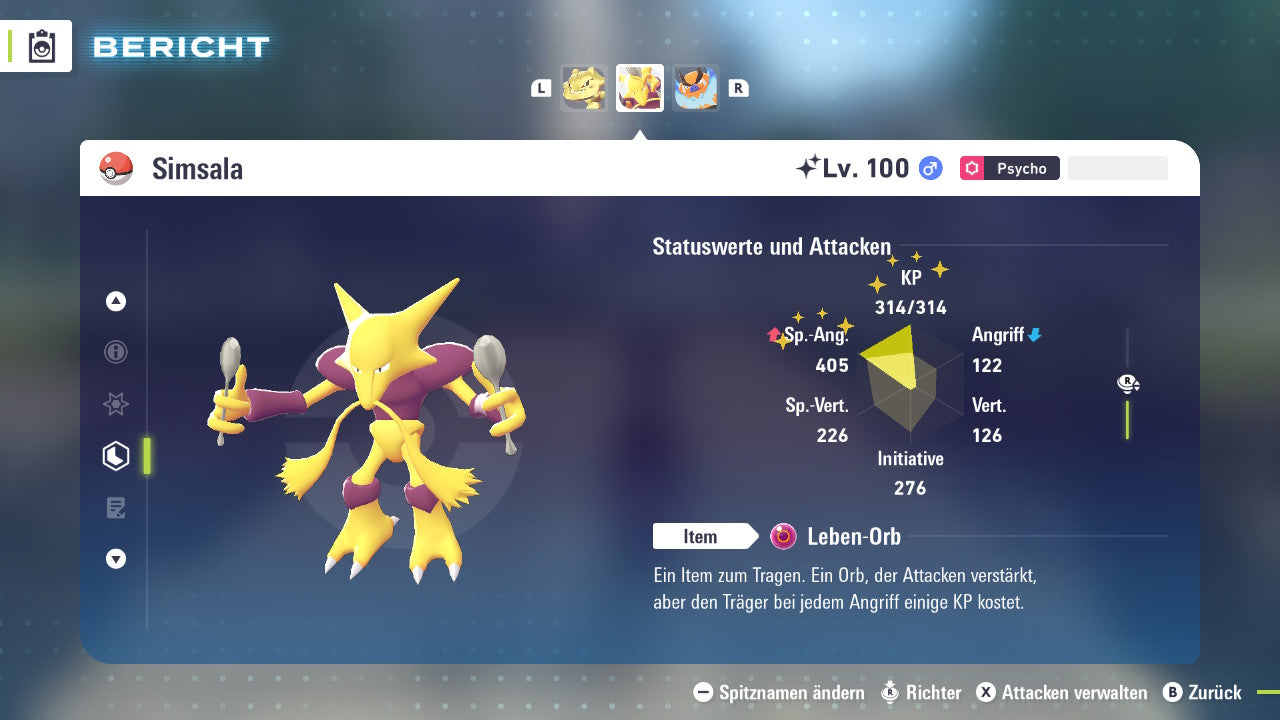Open the info page tab
Image resolution: width=1280 pixels, height=720 pixels.
click(116, 352)
